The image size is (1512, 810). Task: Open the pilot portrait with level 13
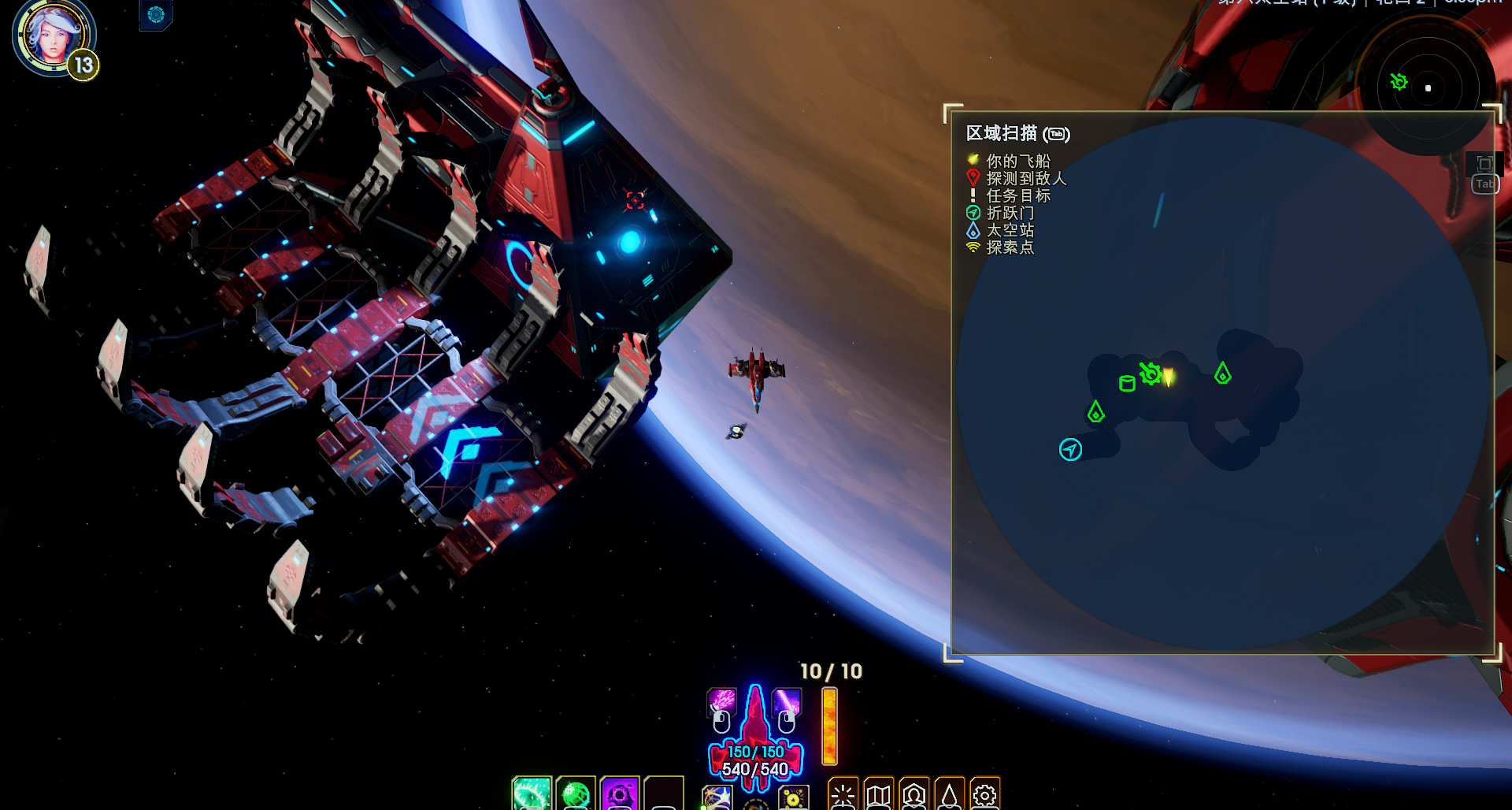coord(54,37)
